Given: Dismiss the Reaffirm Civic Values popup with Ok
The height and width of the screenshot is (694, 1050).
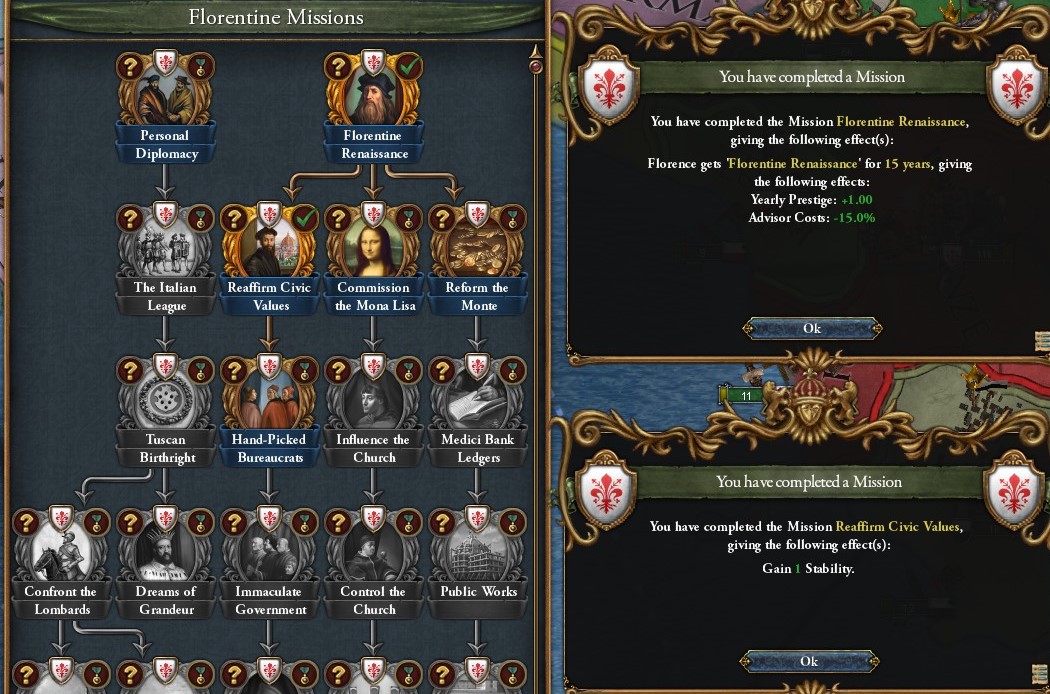Looking at the screenshot, I should pos(809,661).
